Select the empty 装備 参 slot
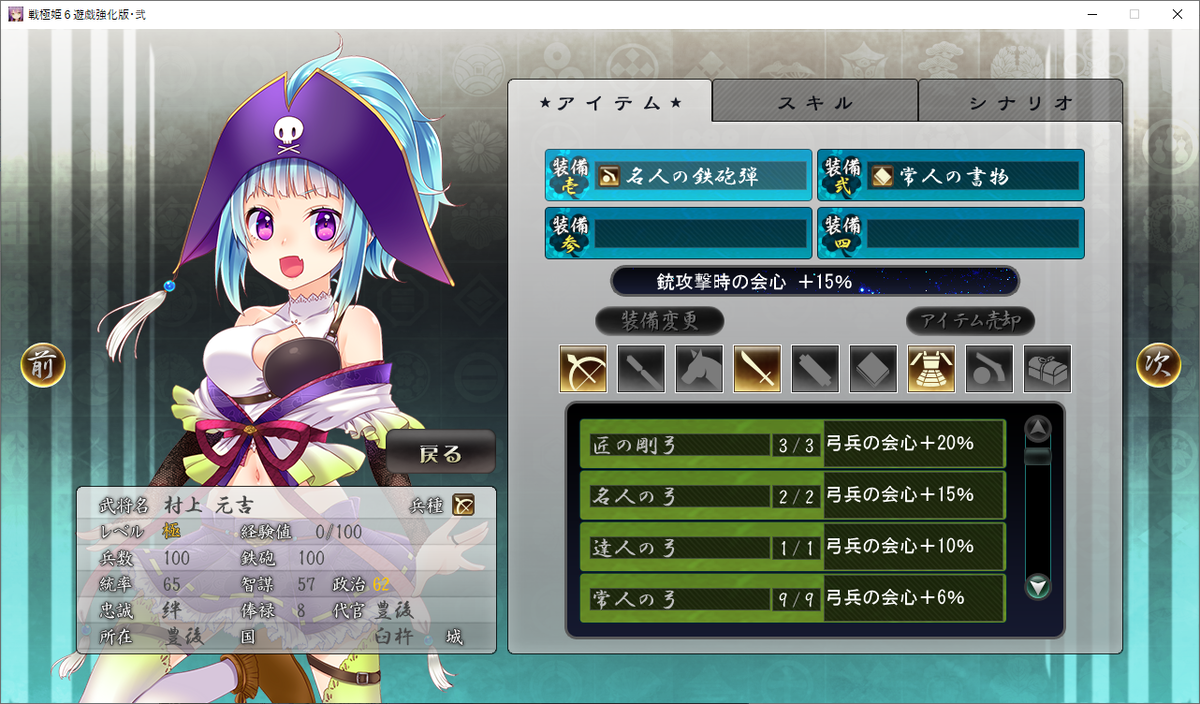Screen dimensions: 1200x704 pyautogui.click(x=678, y=233)
